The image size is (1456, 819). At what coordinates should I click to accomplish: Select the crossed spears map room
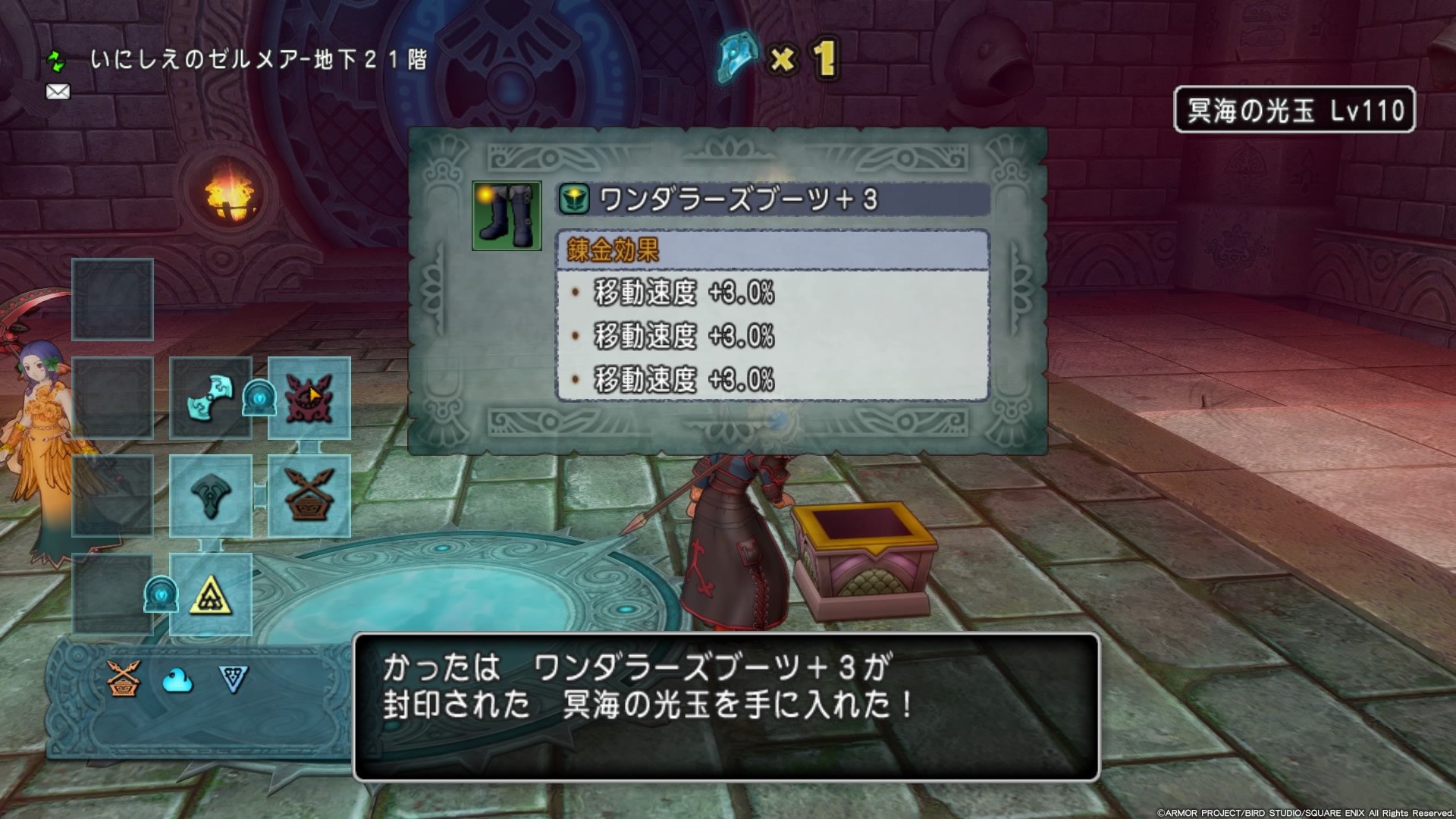coord(309,496)
